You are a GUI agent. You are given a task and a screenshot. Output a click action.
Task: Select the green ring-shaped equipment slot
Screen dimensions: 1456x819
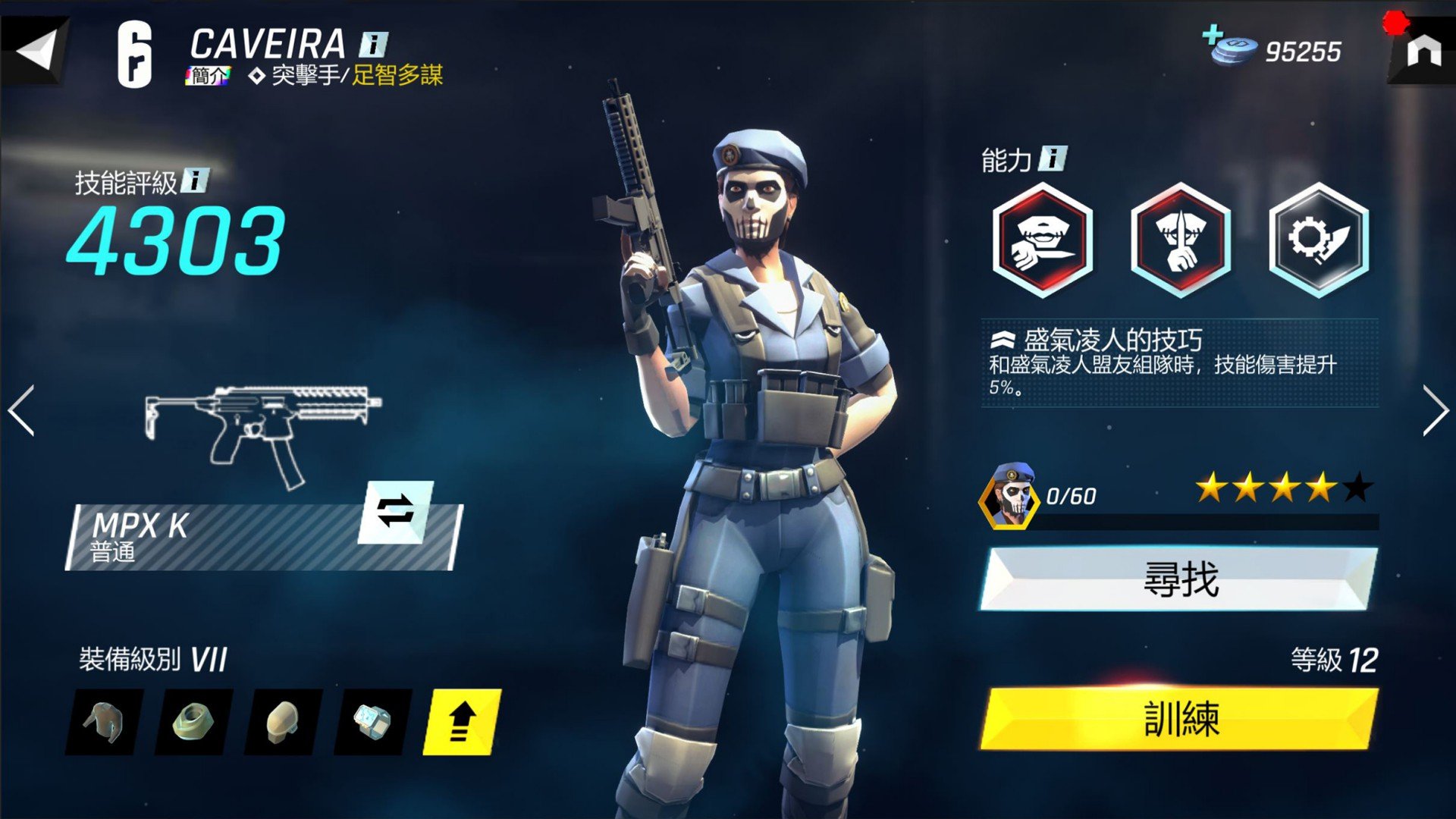193,722
